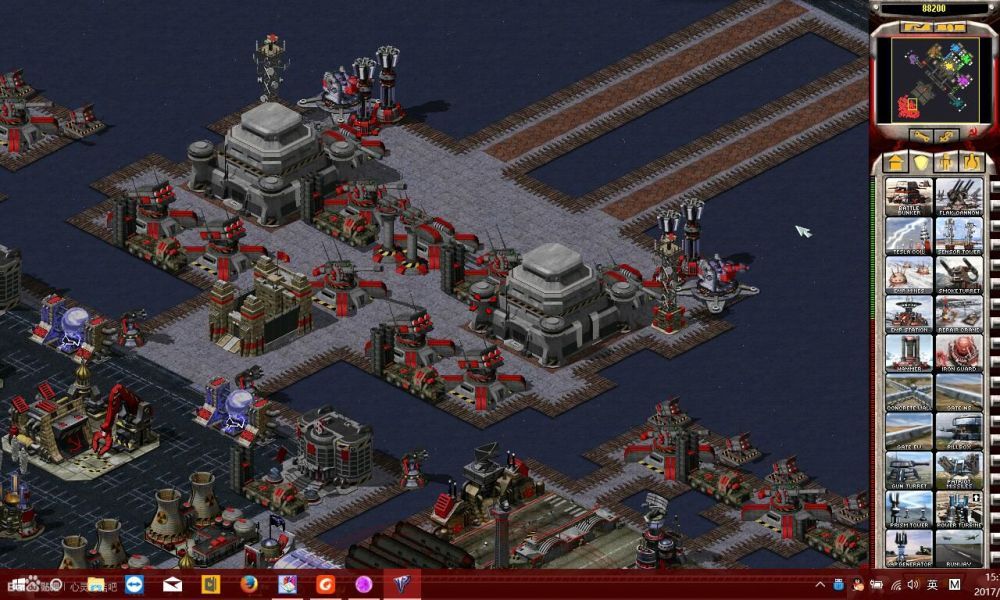The image size is (1000, 600).
Task: Switch to the infantry build tab
Action: 946,162
